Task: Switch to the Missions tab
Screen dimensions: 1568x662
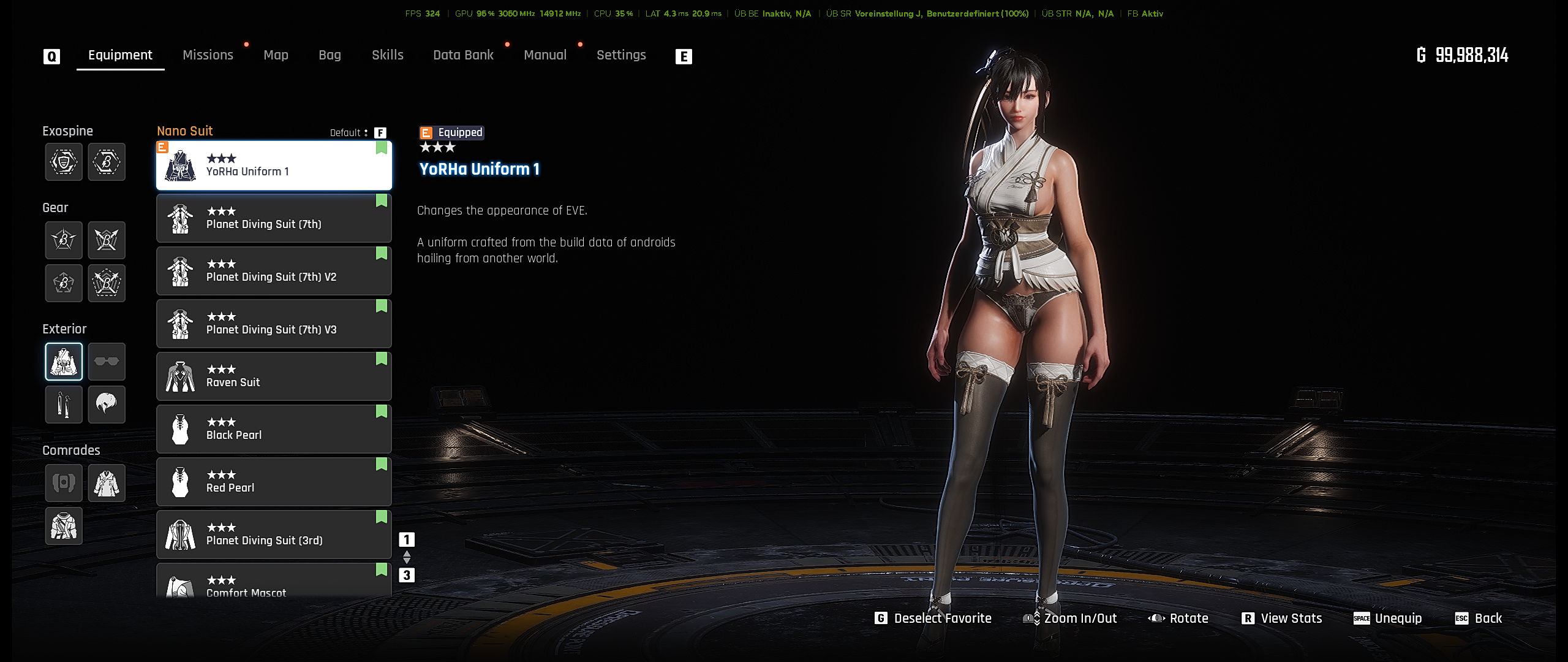Action: (208, 55)
